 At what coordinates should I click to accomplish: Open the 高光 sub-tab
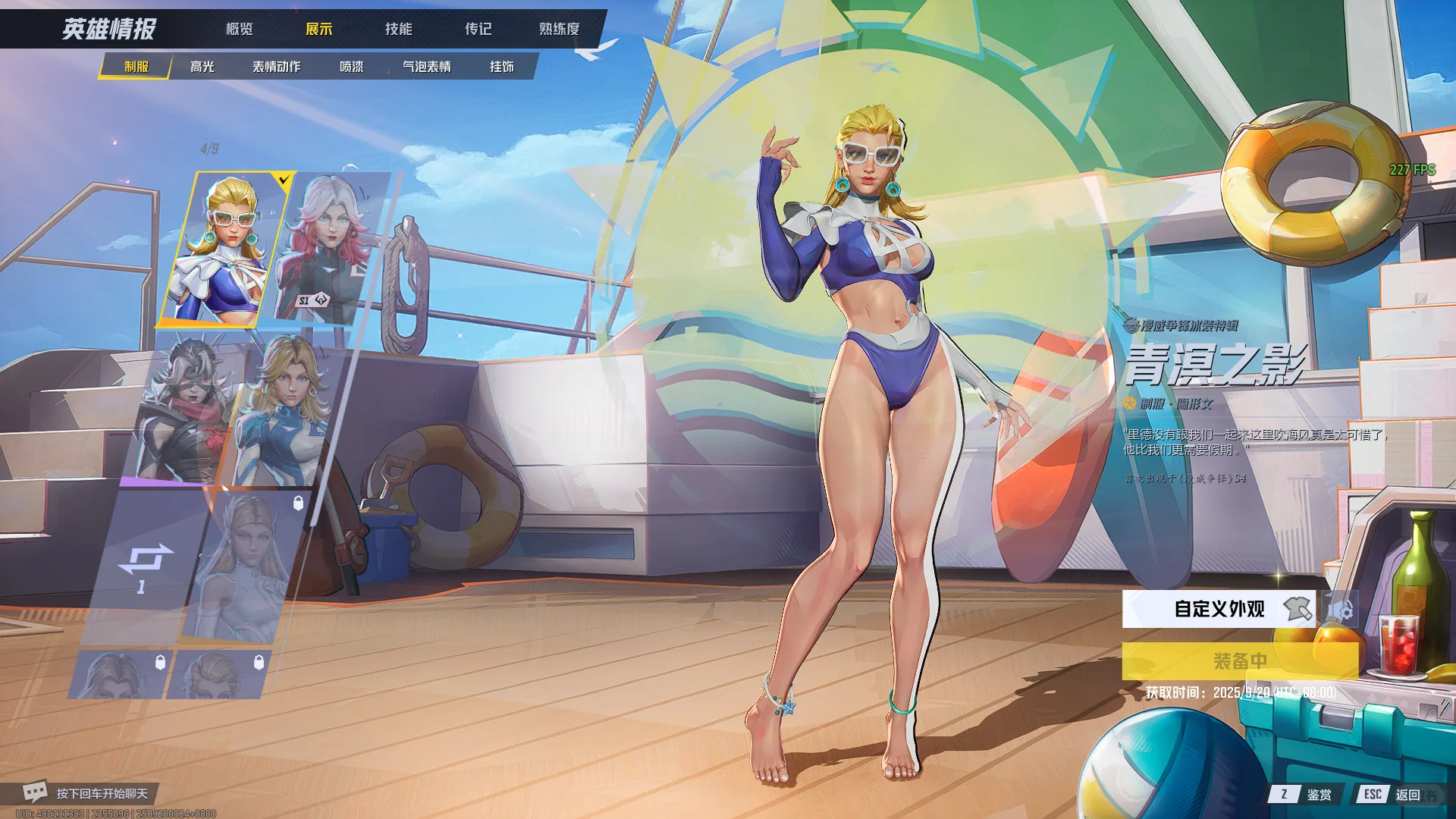(202, 67)
